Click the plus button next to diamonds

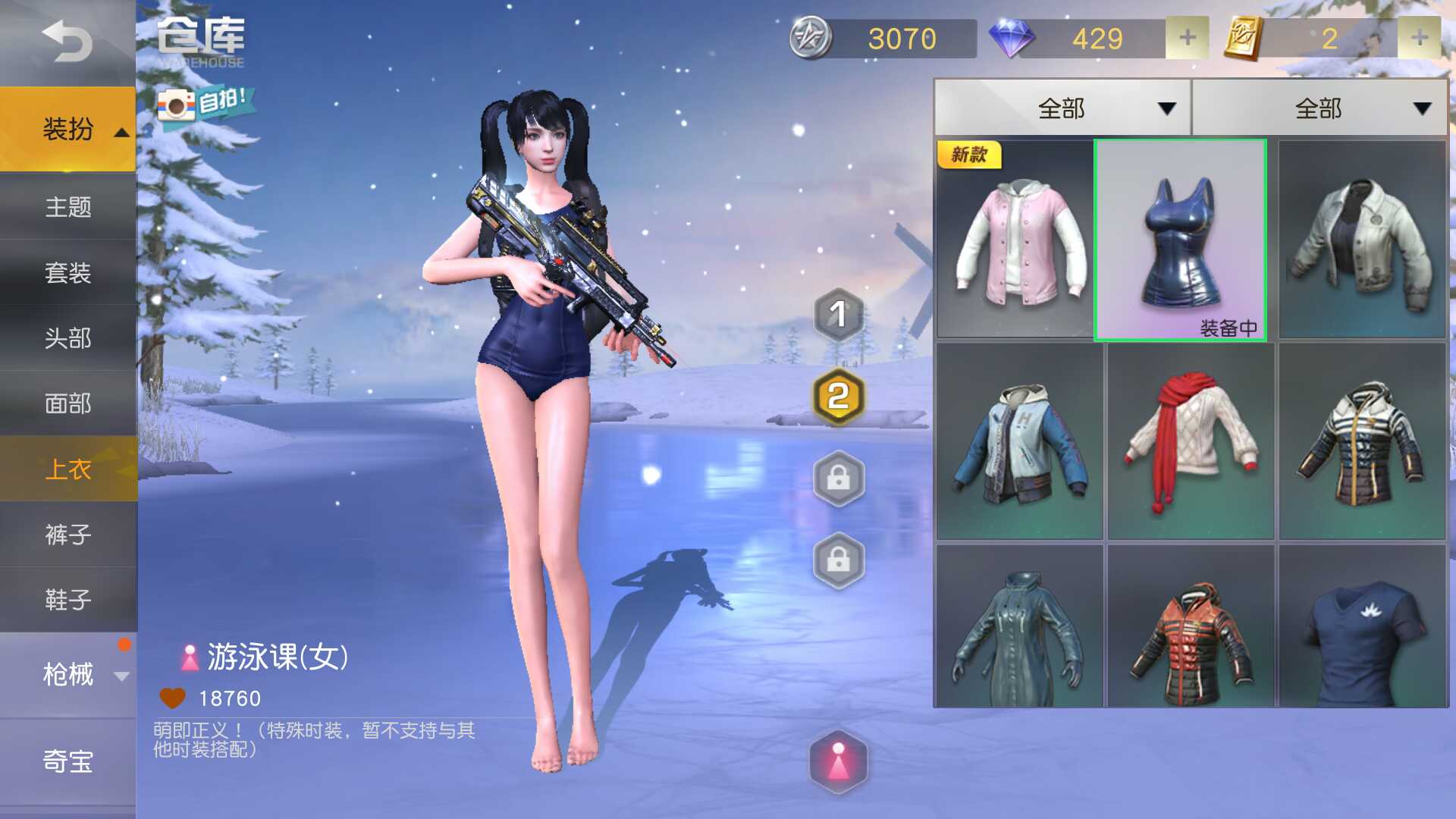coord(1187,38)
